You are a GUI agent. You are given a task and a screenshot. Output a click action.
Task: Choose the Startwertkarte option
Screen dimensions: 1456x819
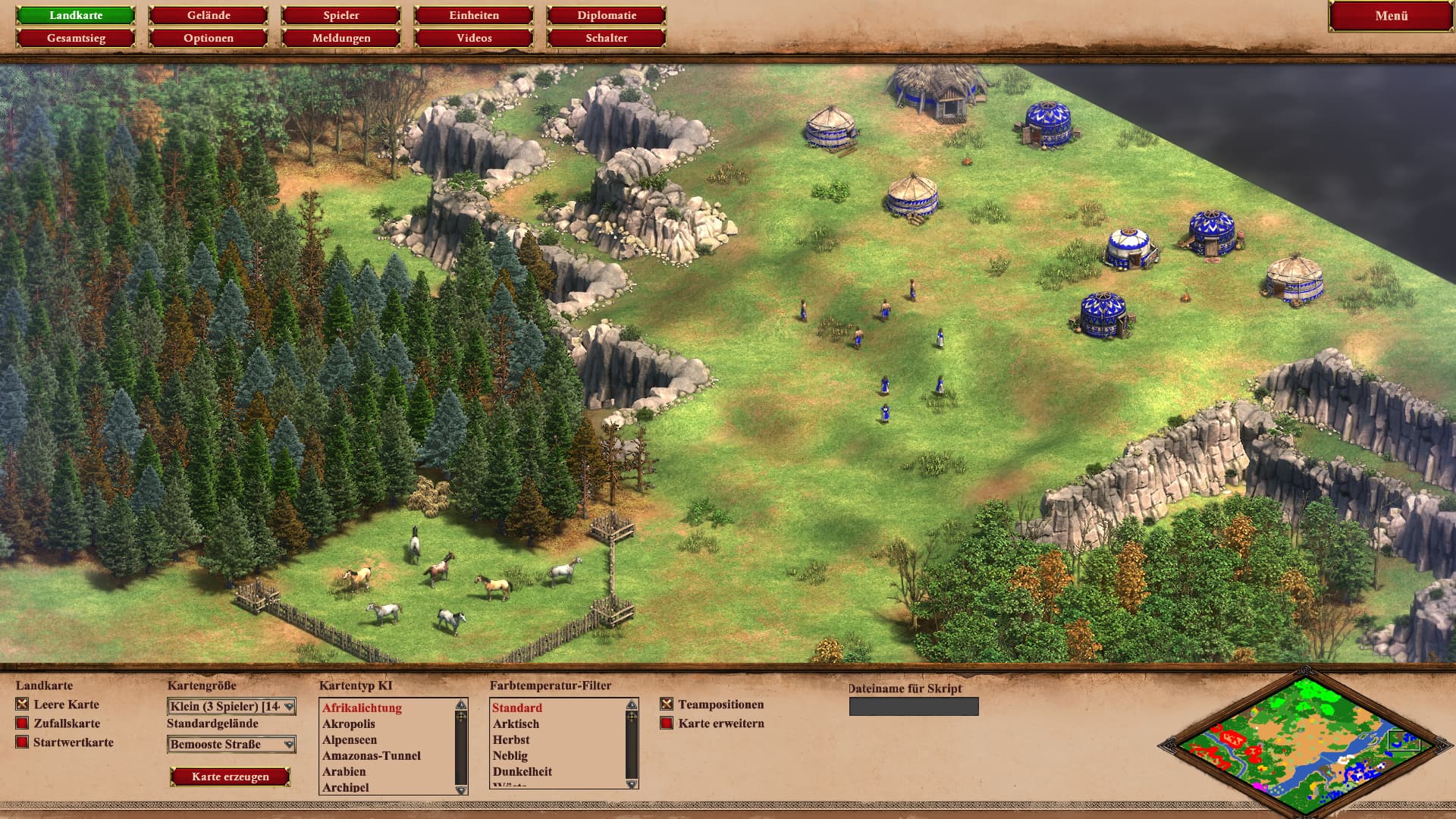pos(23,742)
